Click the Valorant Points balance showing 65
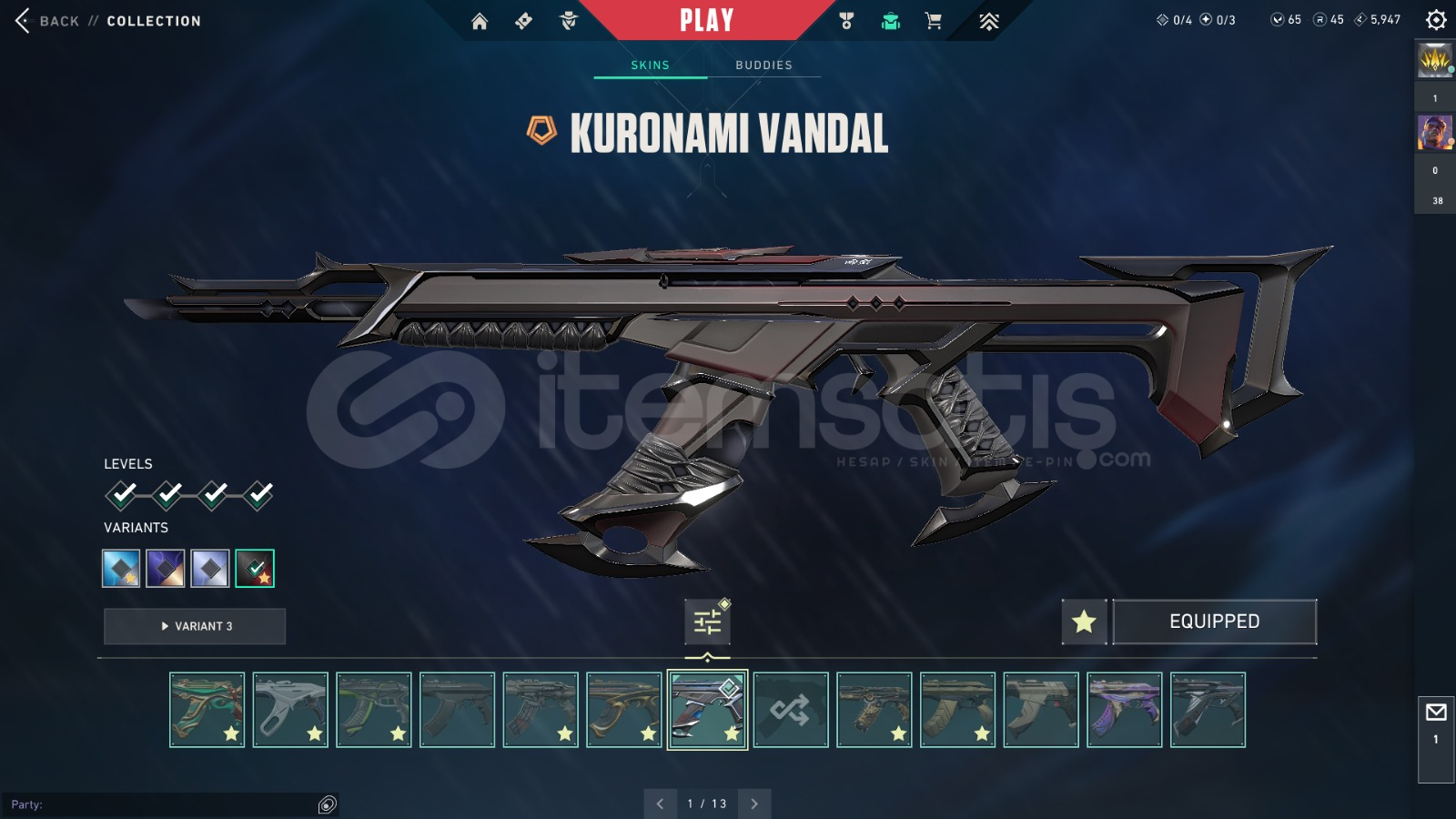This screenshot has width=1456, height=819. pos(1285,18)
